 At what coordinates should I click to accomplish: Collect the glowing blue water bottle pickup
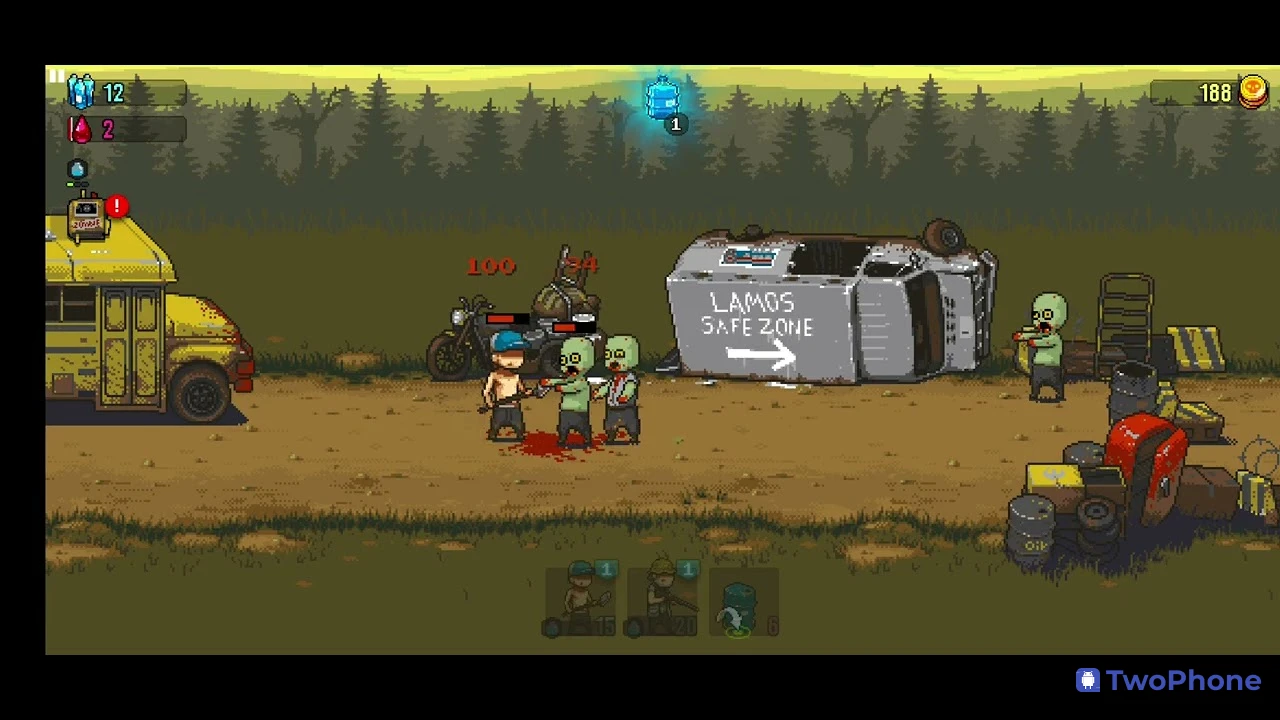tap(663, 101)
